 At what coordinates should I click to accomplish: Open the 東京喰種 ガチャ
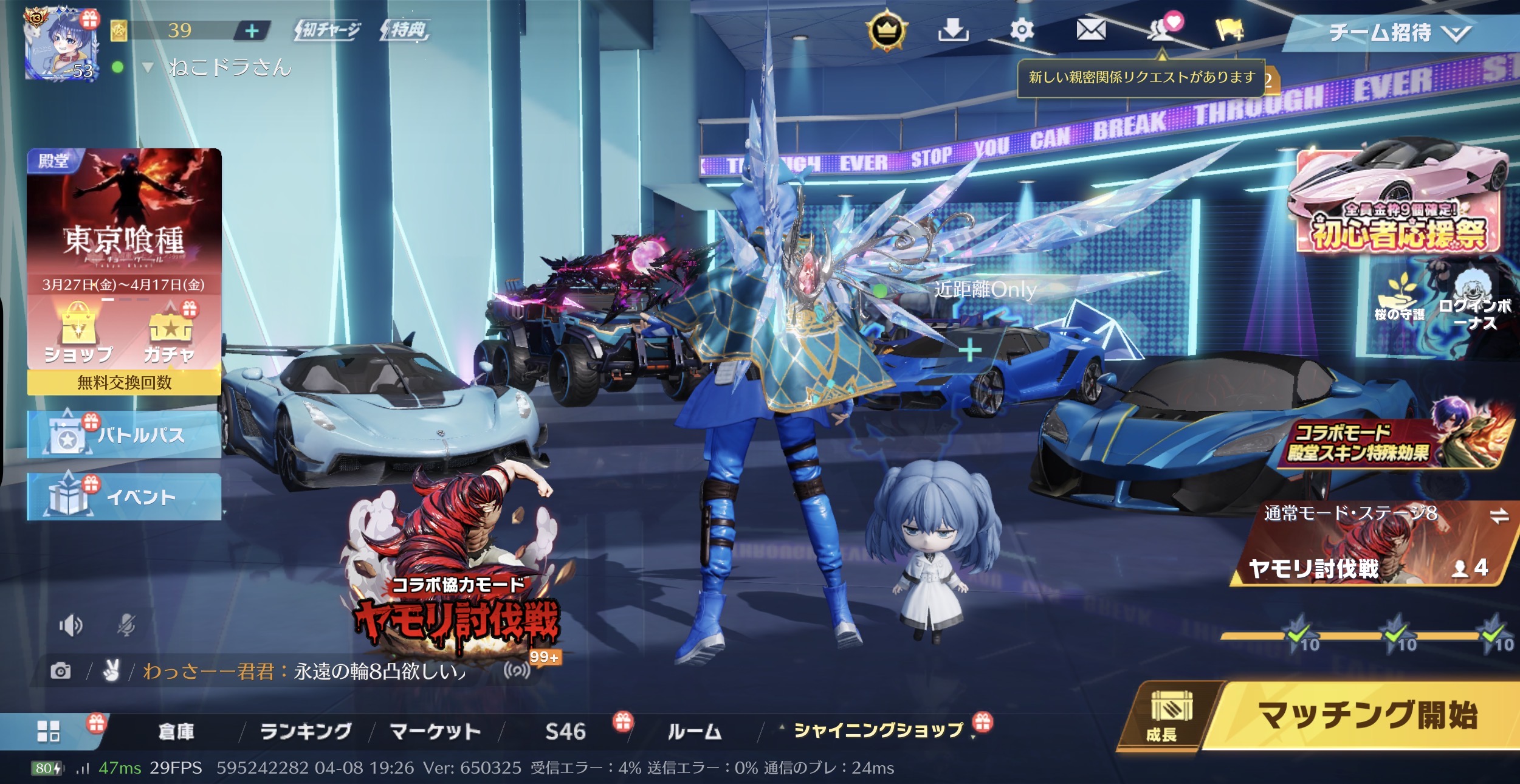[169, 334]
